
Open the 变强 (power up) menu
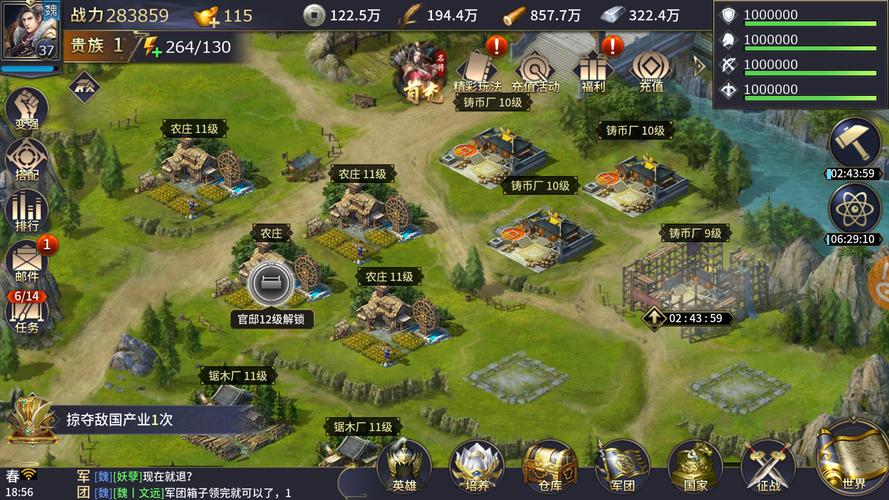26,109
